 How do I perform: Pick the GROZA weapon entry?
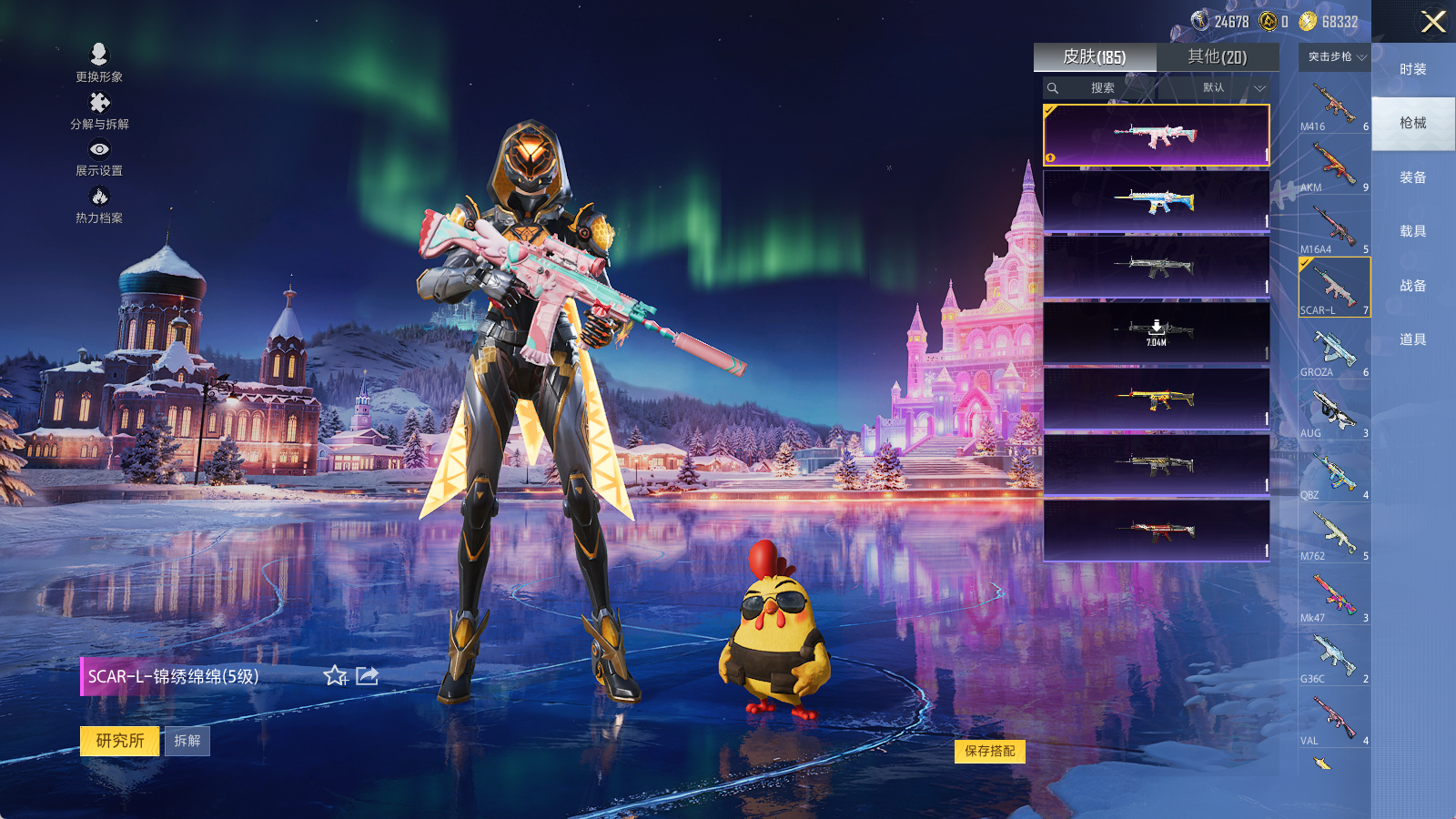click(x=1334, y=350)
